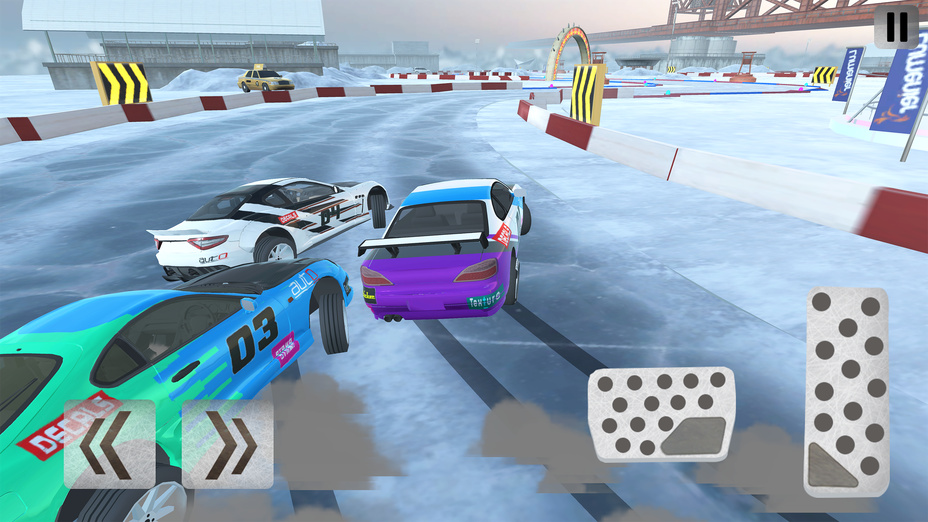Steer right with the right arrow button

(227, 444)
